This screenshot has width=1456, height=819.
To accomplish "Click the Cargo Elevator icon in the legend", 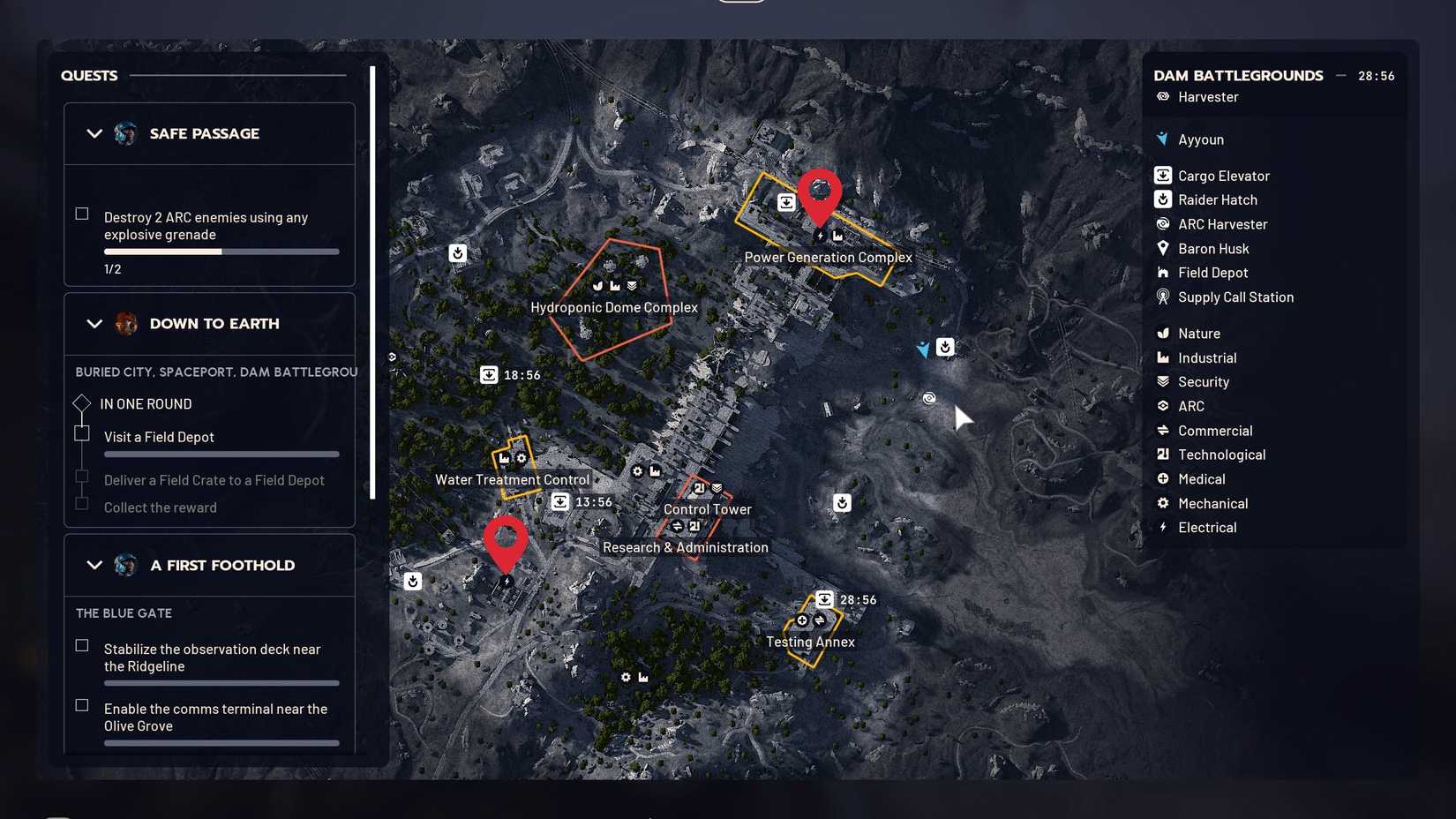I will click(1162, 175).
